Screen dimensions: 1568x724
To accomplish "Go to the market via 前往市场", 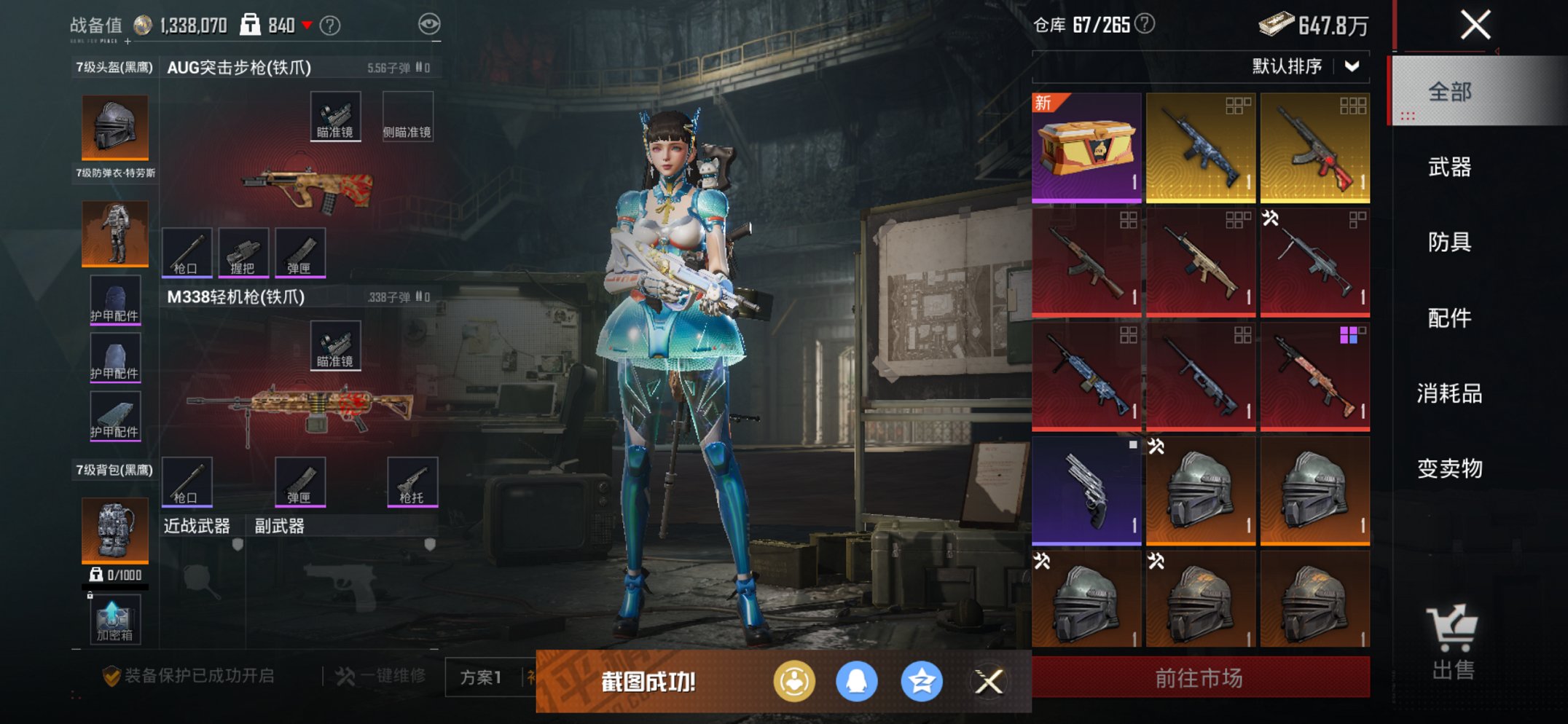I will click(1199, 678).
